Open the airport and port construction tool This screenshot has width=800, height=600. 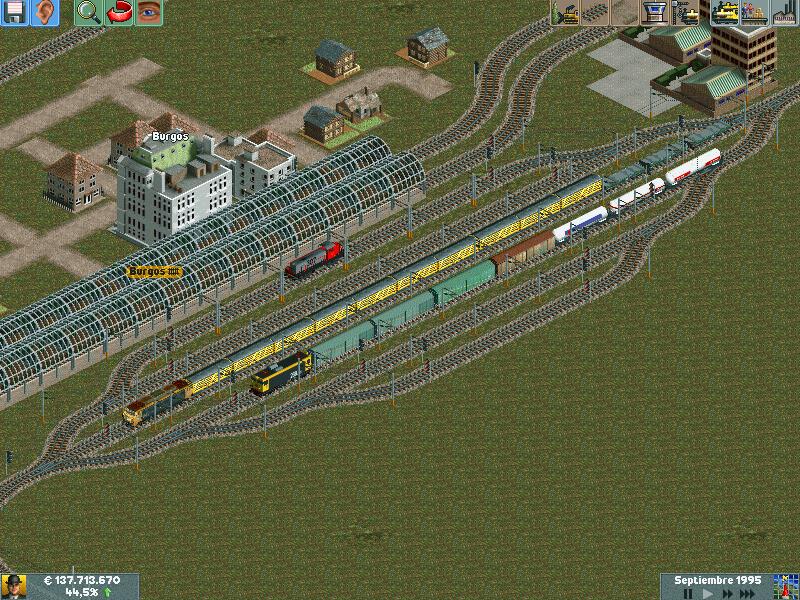656,12
